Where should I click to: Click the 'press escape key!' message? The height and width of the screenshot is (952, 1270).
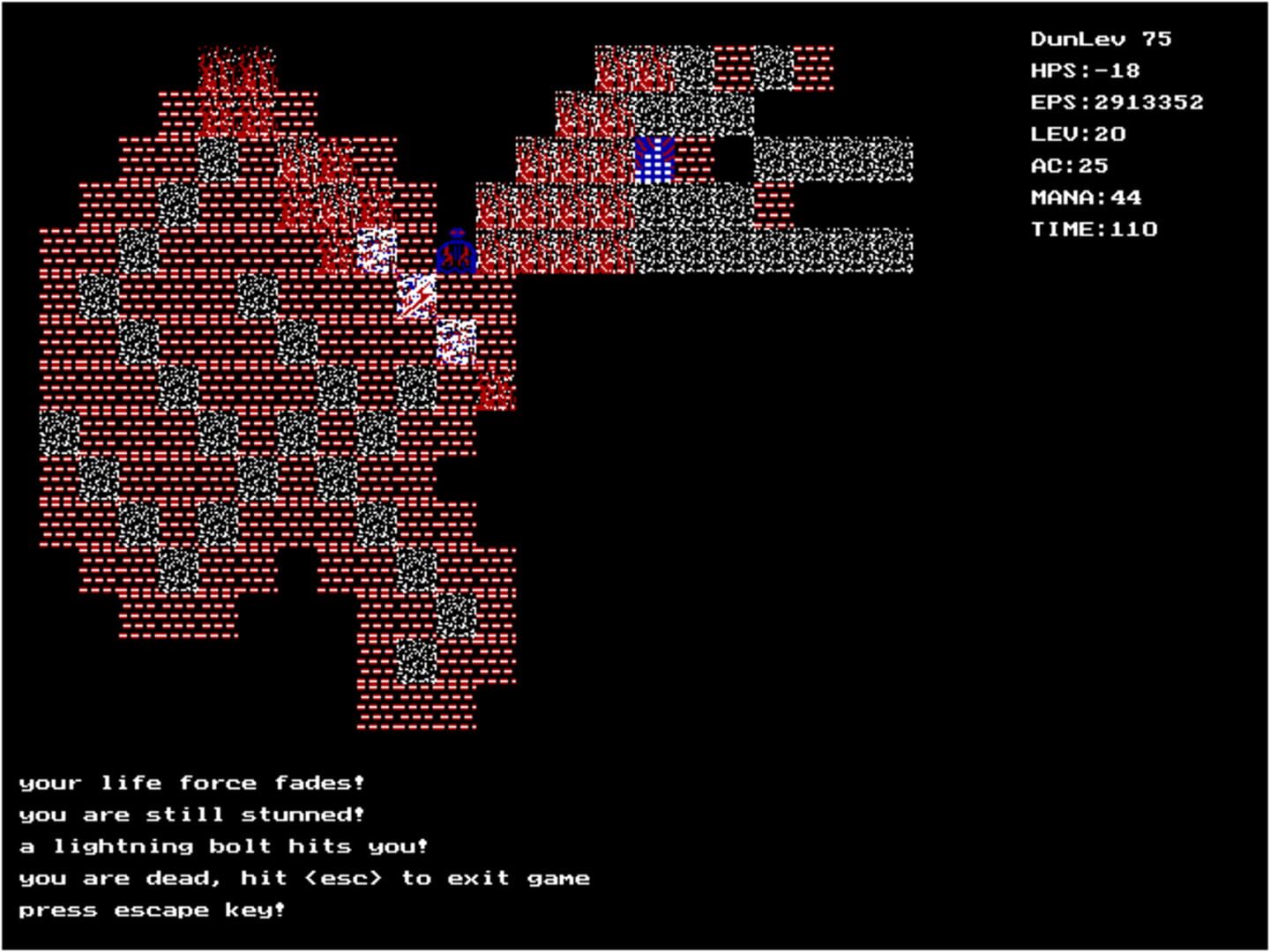click(152, 909)
